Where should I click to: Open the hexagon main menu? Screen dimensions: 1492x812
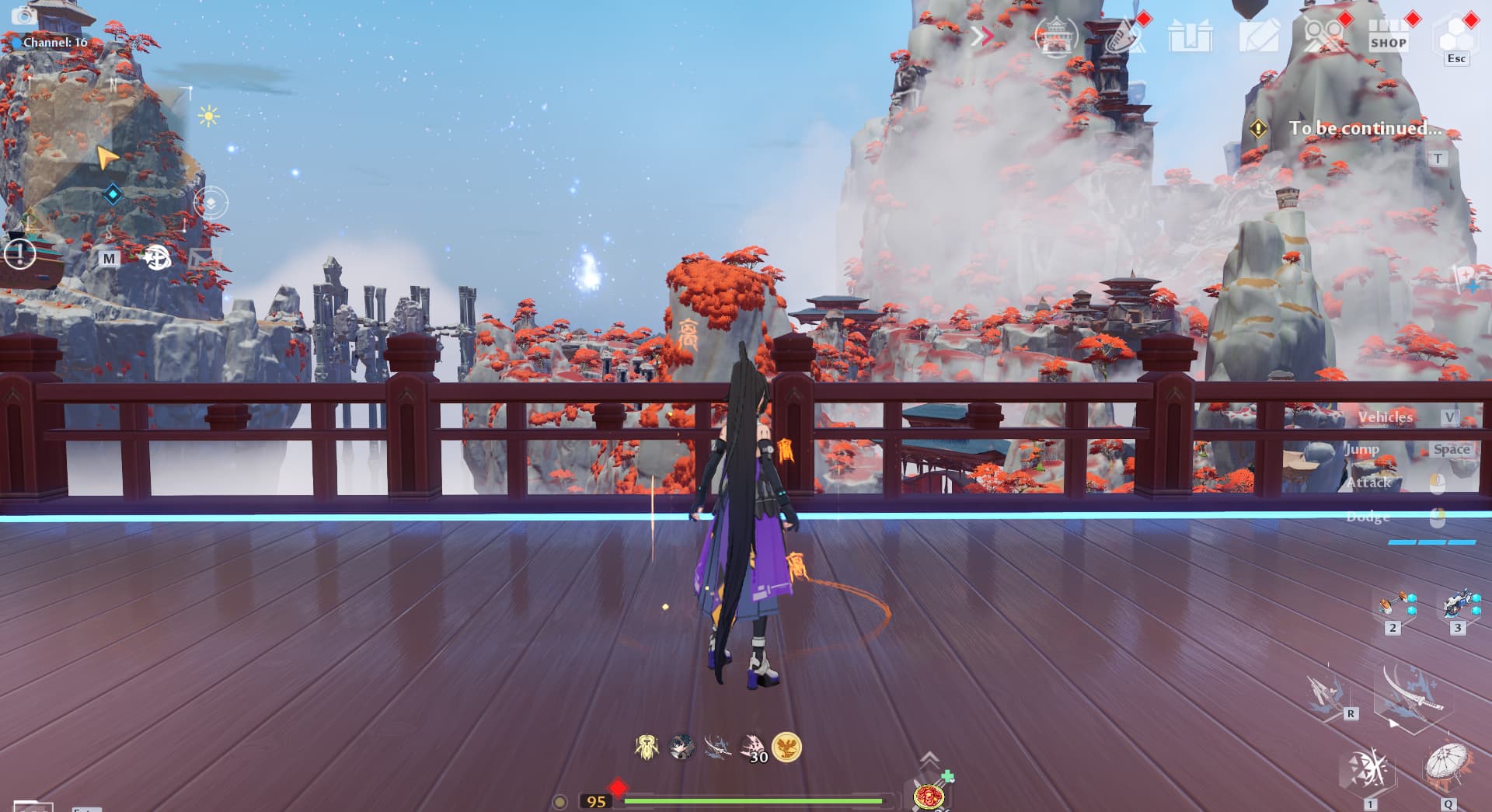(x=1455, y=34)
